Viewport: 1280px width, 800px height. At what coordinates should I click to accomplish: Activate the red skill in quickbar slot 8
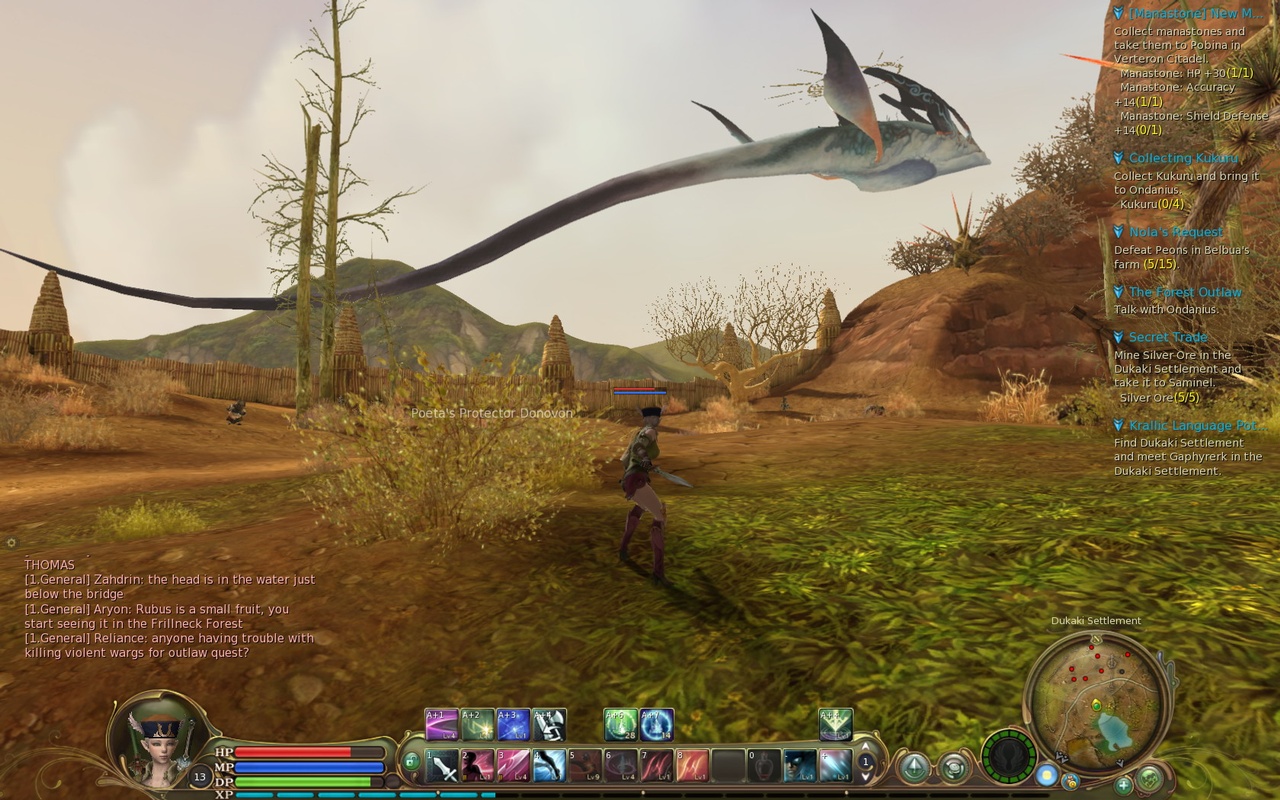coord(695,765)
